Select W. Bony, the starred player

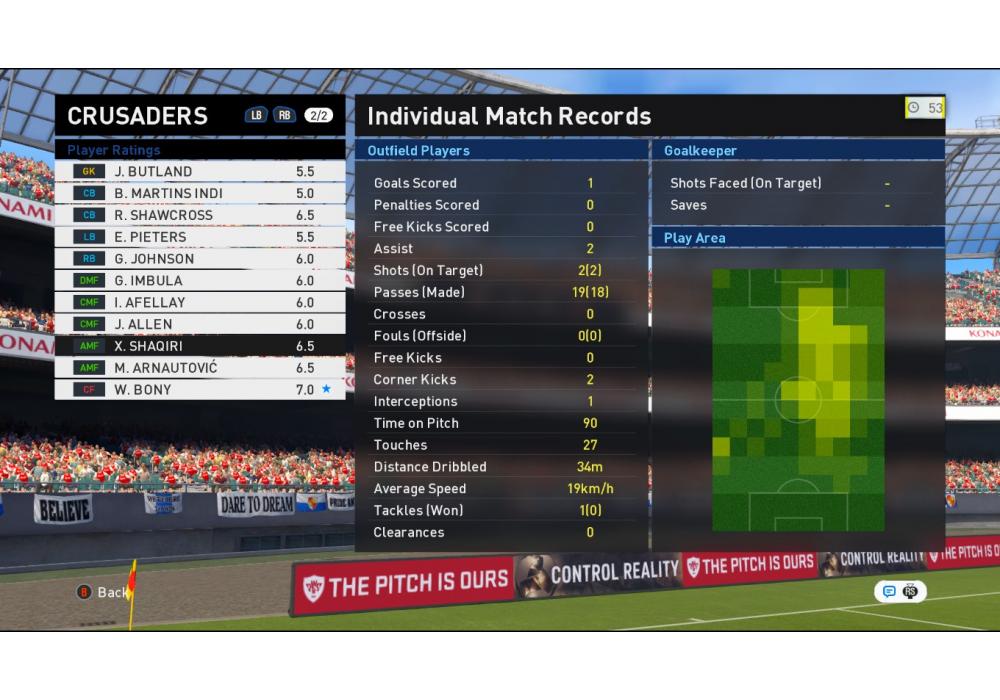coord(200,389)
